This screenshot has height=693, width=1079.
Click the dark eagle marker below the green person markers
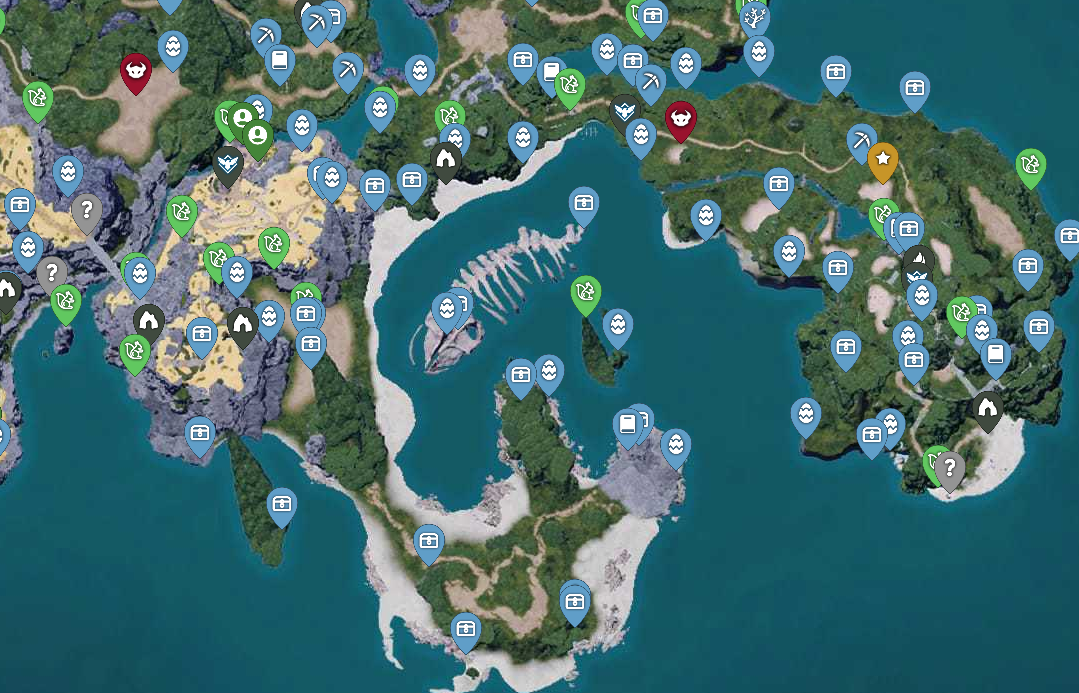tap(228, 163)
